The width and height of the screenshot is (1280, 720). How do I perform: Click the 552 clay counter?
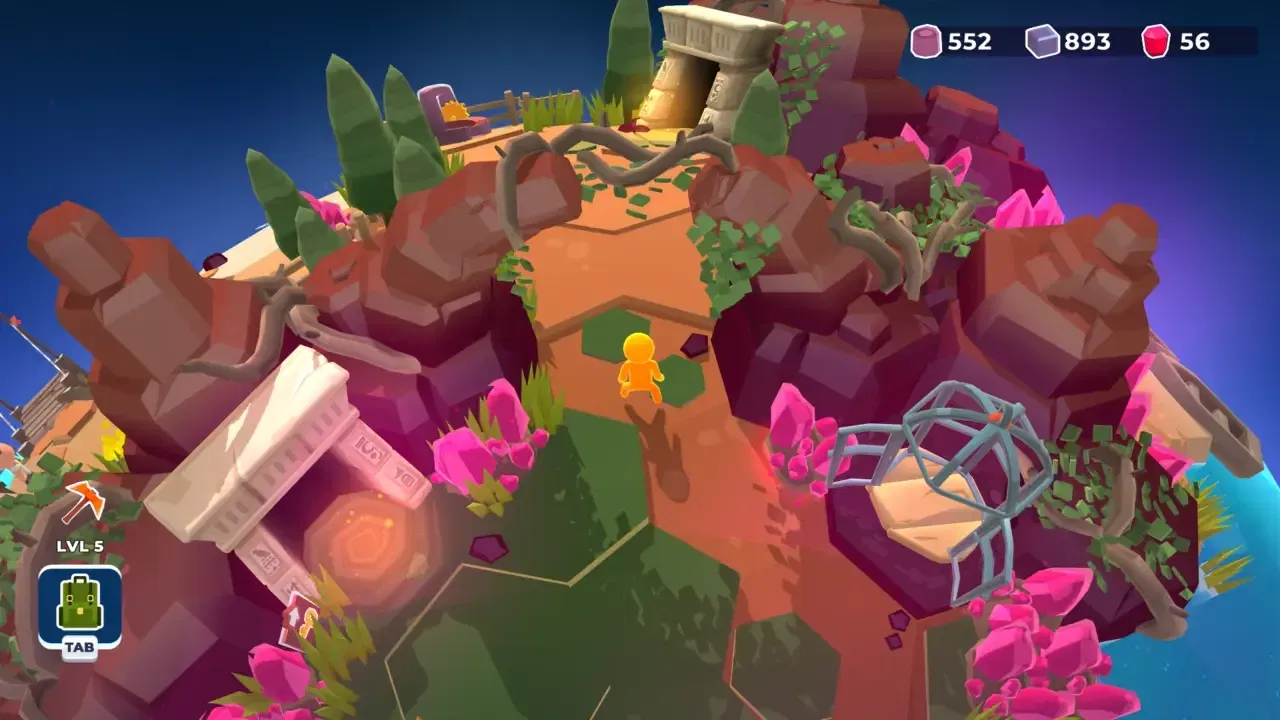(968, 42)
